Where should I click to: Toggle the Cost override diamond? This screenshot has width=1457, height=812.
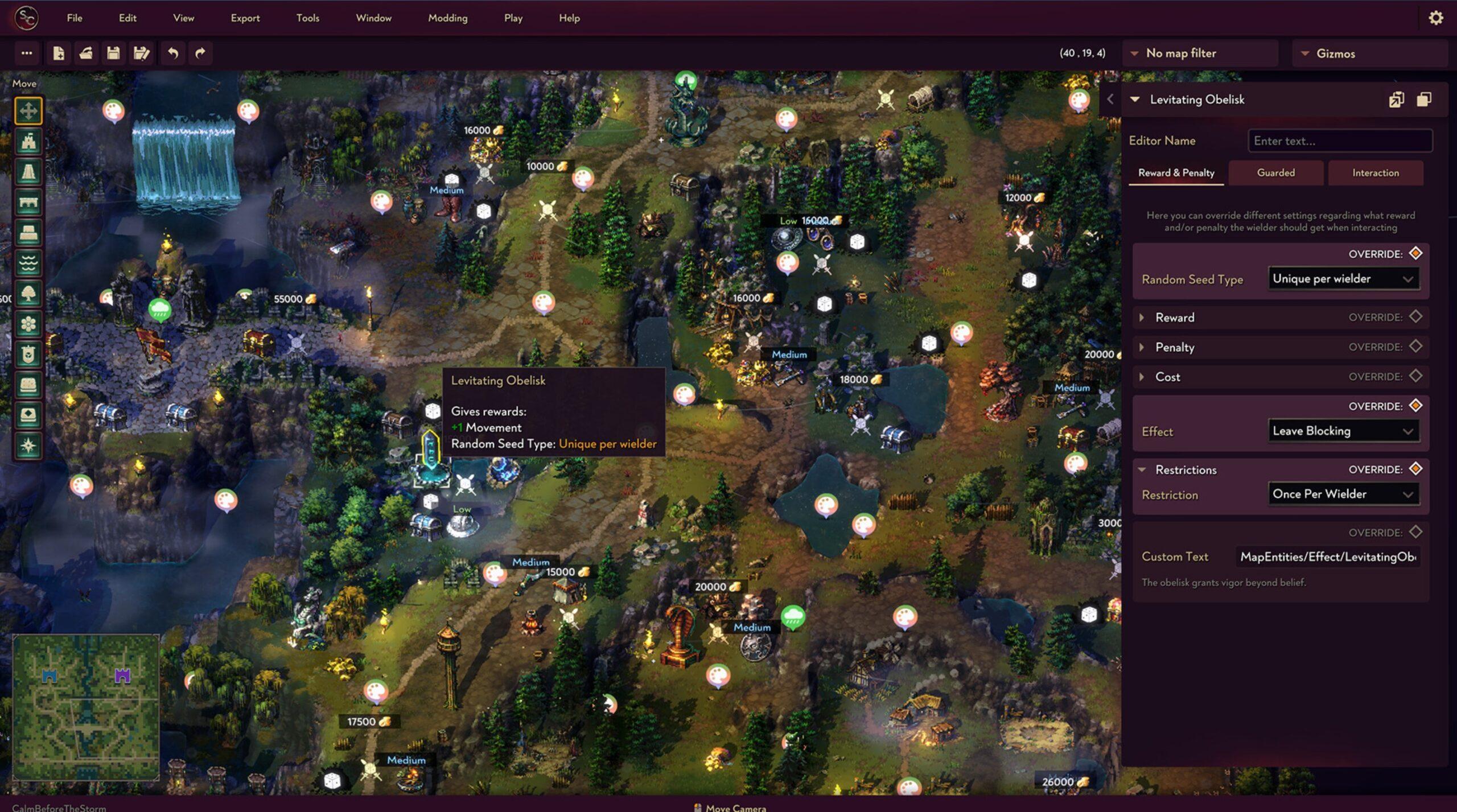pyautogui.click(x=1415, y=376)
